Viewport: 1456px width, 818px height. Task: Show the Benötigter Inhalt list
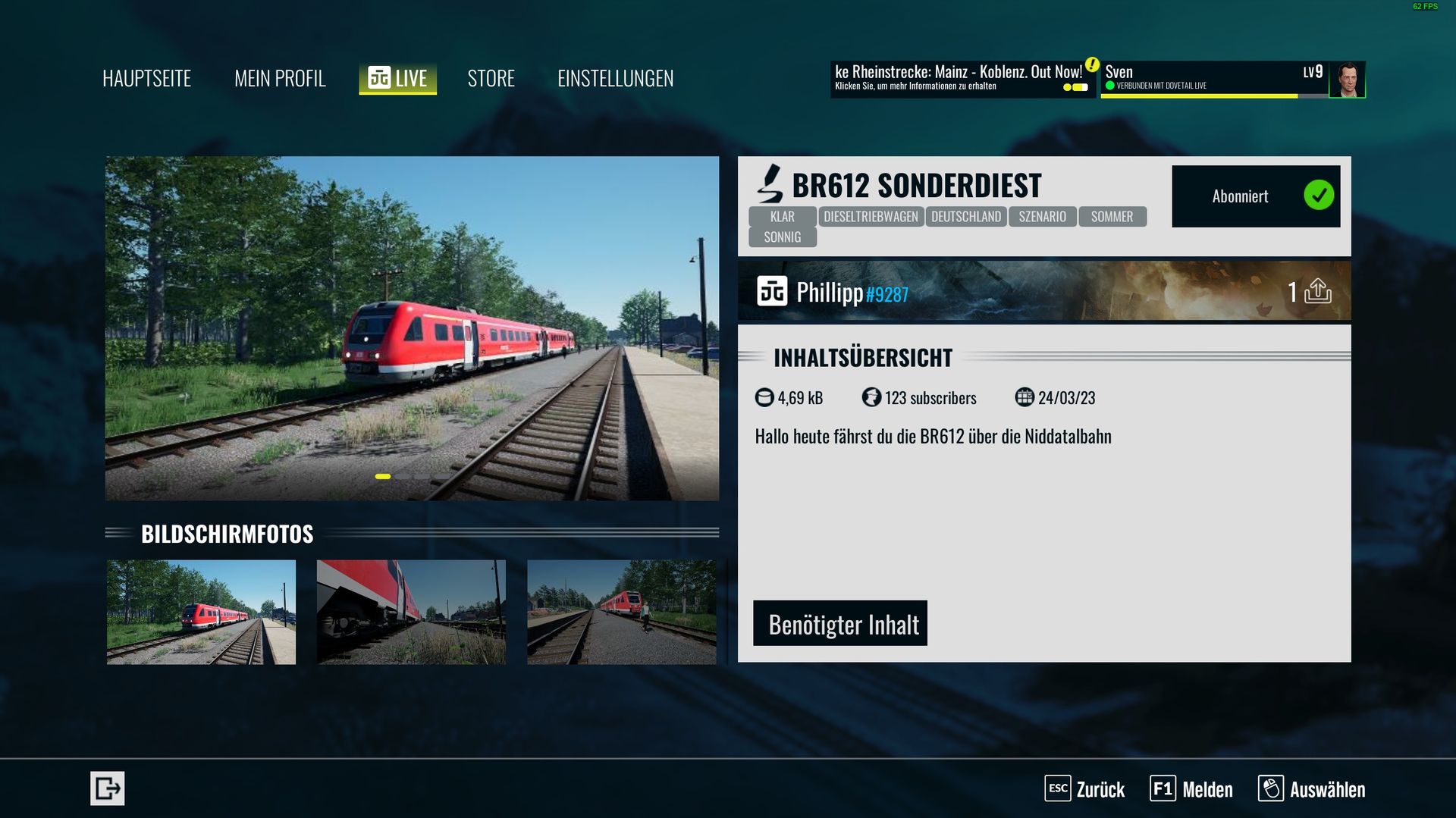[839, 623]
